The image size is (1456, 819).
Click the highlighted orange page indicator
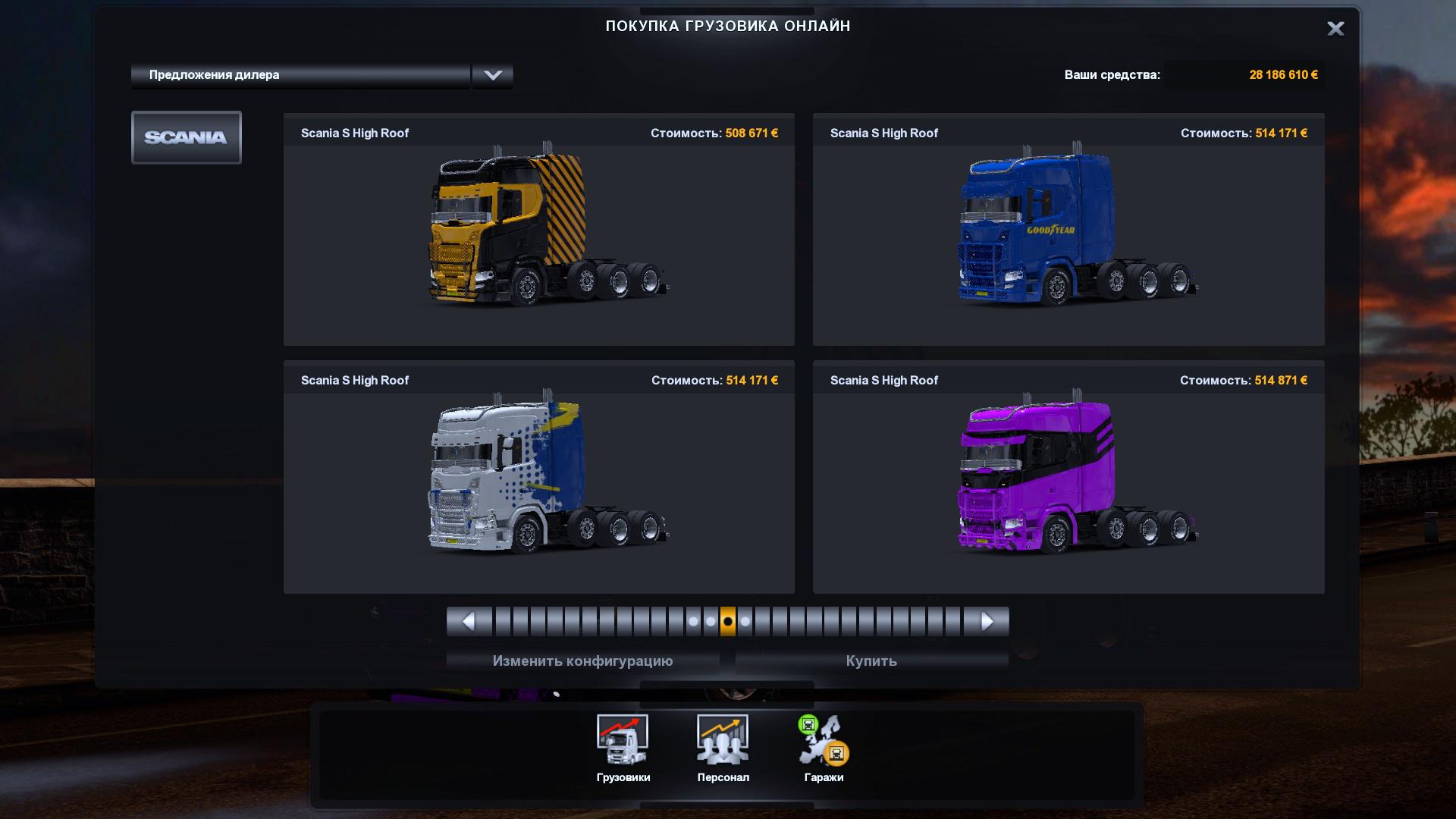pos(728,622)
